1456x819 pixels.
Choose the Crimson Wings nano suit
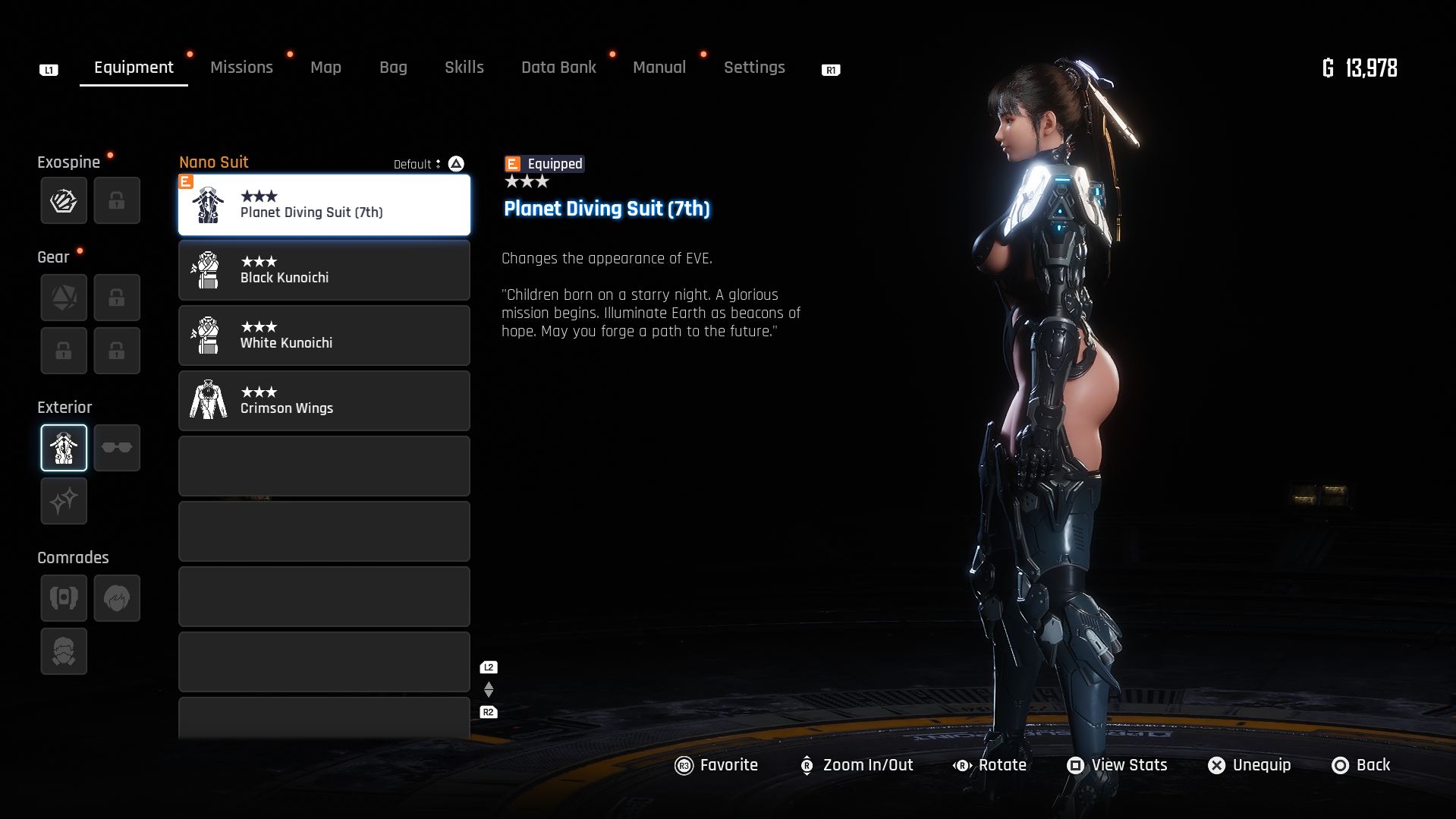[x=324, y=401]
